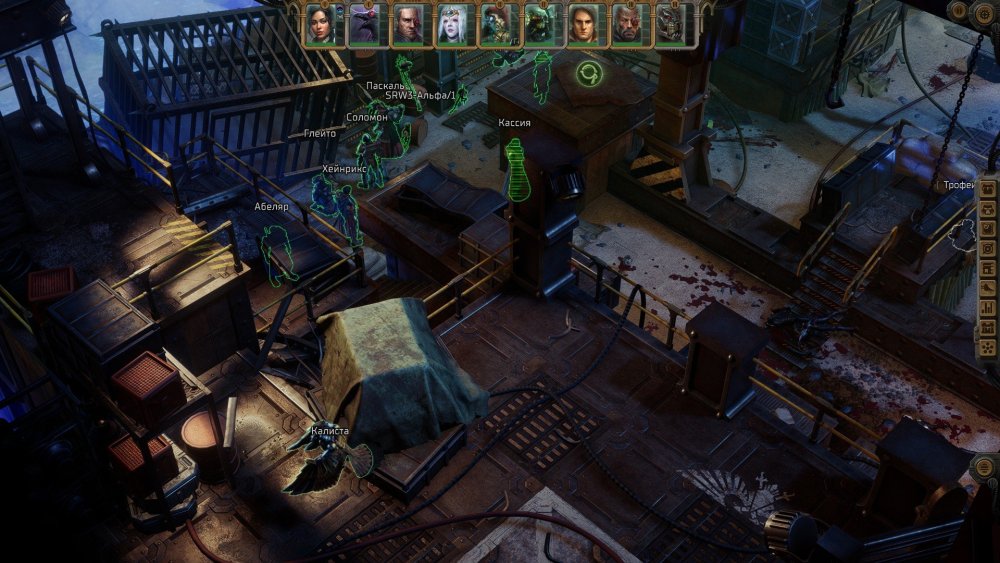The image size is (1000, 563).
Task: Select the dark-haired woman's portrait
Action: pyautogui.click(x=319, y=24)
